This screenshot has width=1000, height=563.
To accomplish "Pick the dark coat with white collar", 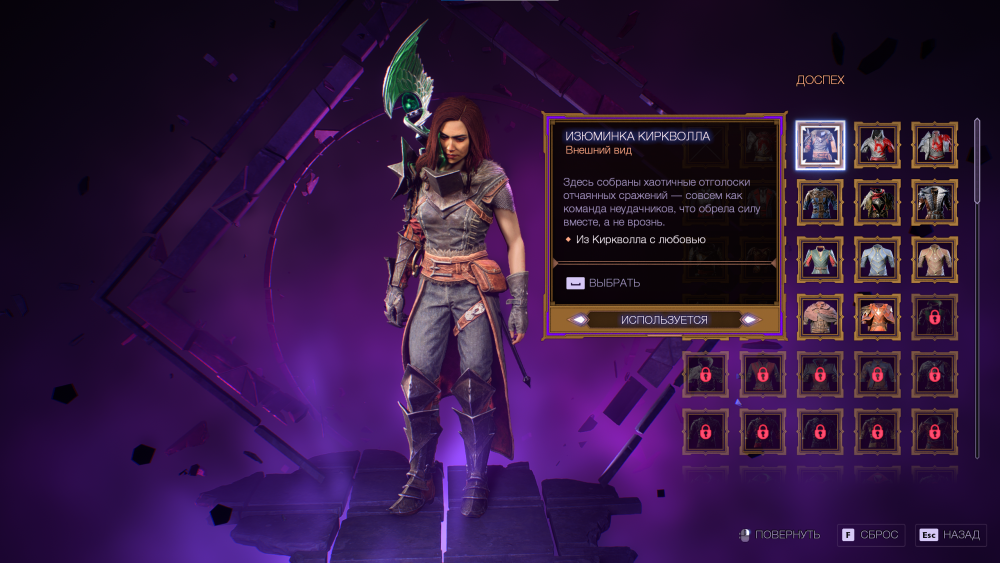I will [x=936, y=202].
